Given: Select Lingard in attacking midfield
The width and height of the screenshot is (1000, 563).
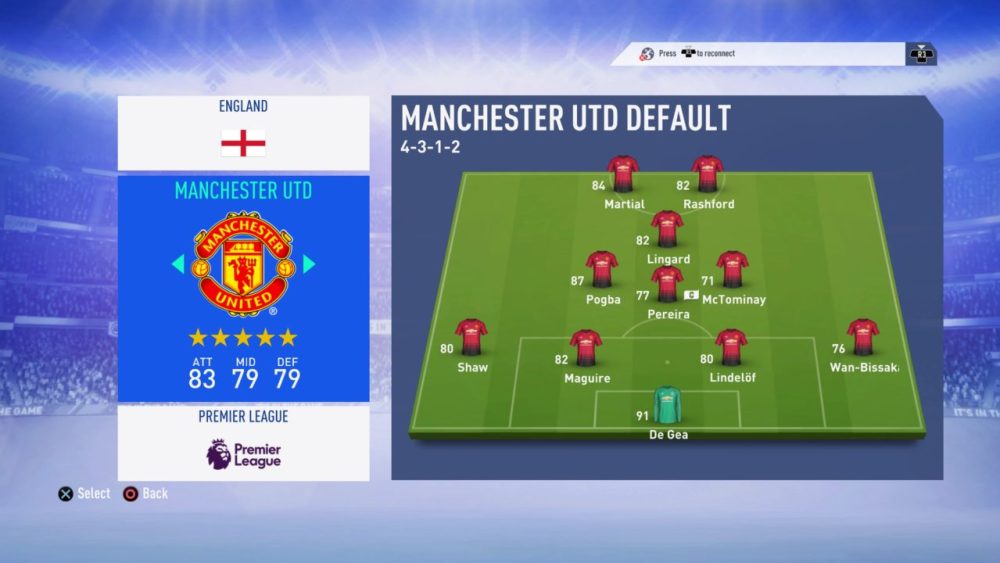Looking at the screenshot, I should click(667, 229).
